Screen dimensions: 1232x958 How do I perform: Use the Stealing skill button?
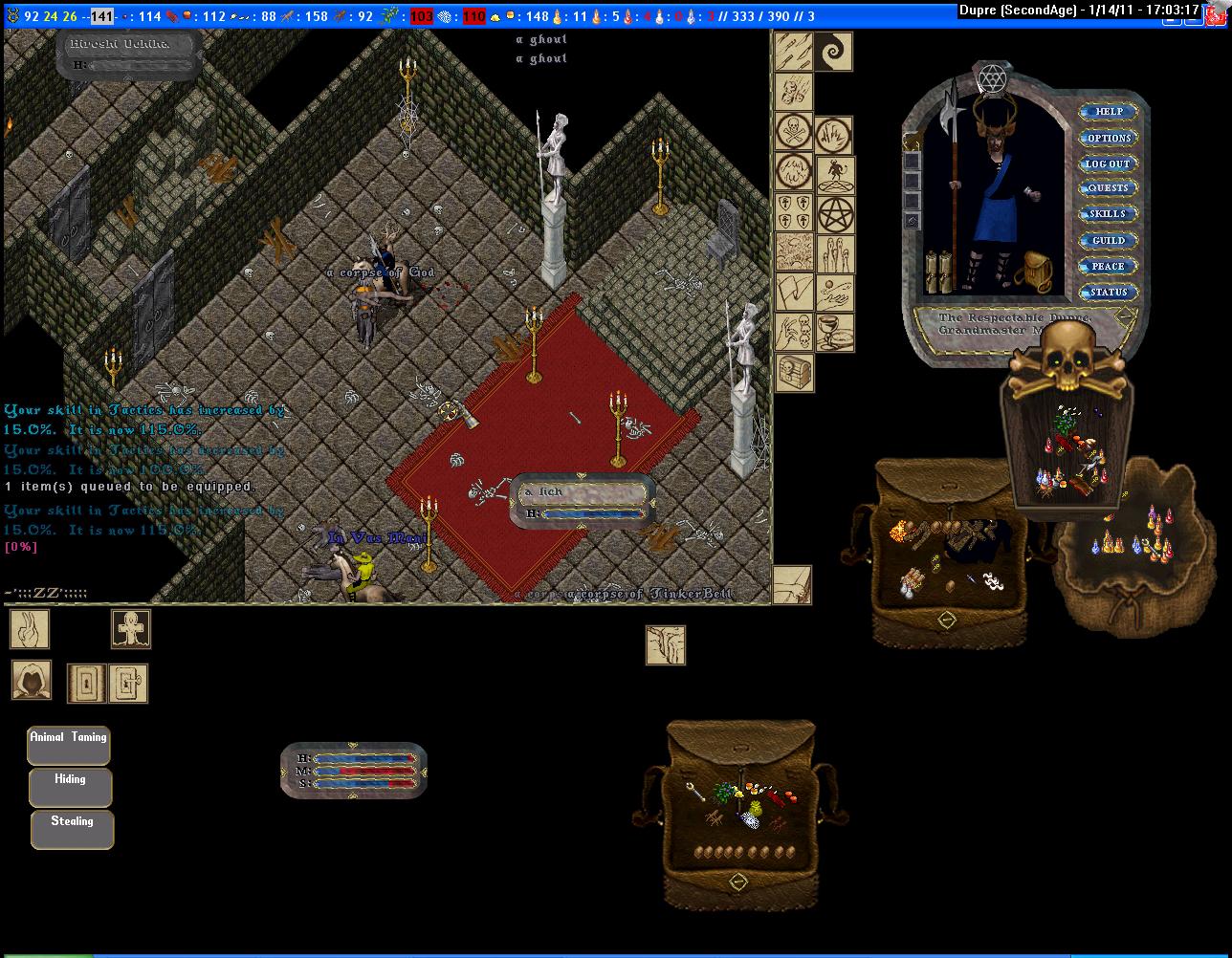pyautogui.click(x=72, y=829)
